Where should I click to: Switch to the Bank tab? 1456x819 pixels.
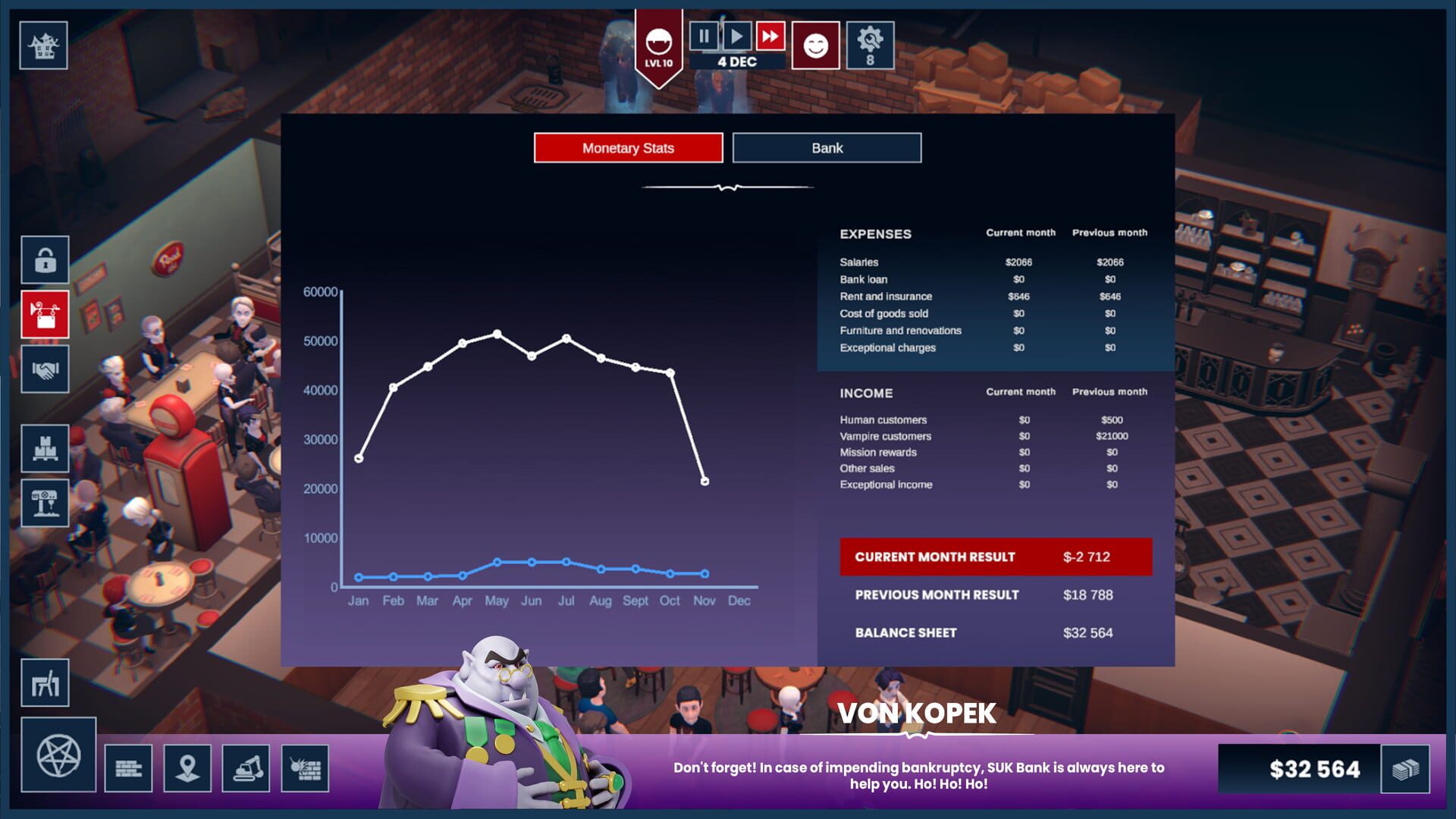tap(826, 147)
